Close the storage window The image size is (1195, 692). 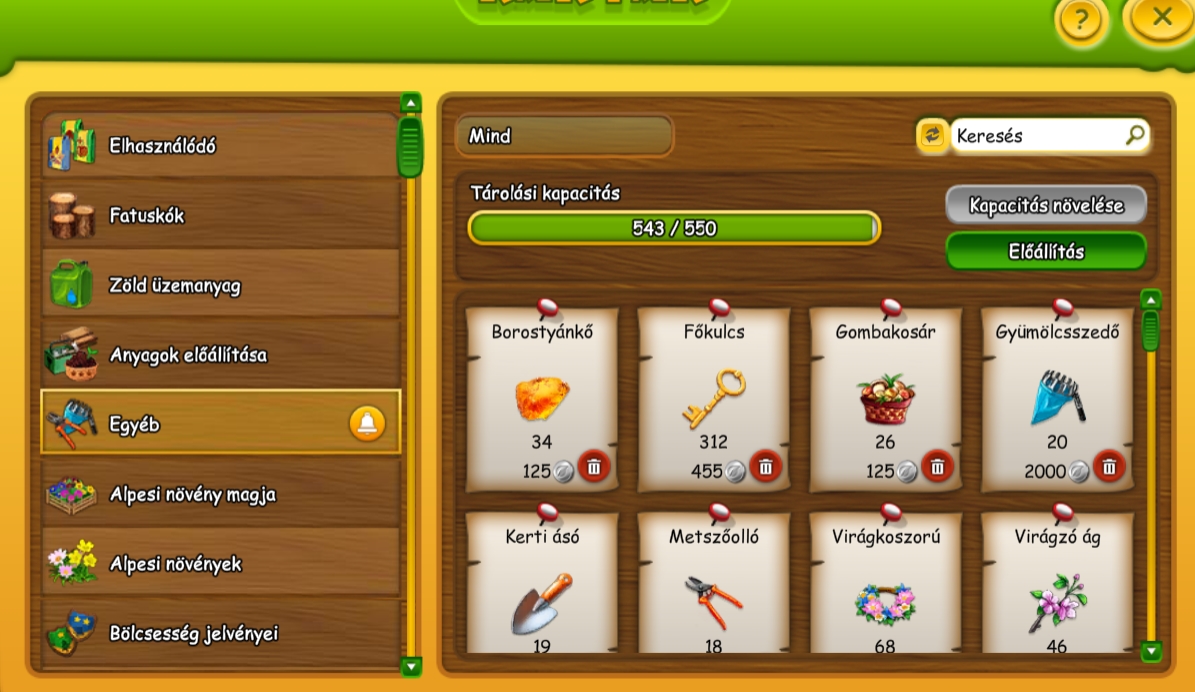click(x=1161, y=17)
